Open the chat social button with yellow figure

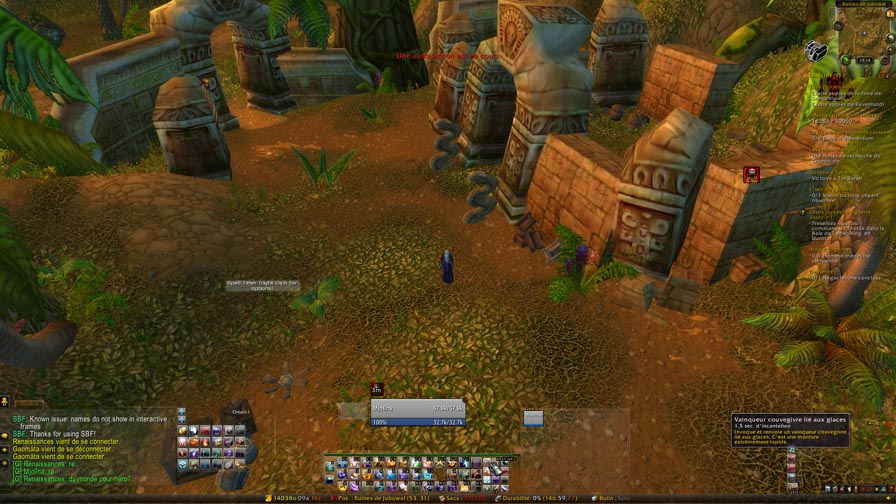(x=5, y=403)
